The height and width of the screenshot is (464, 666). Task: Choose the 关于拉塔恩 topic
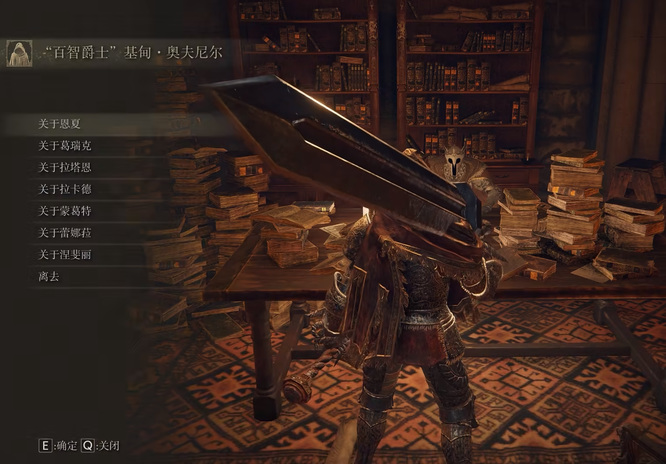65,167
